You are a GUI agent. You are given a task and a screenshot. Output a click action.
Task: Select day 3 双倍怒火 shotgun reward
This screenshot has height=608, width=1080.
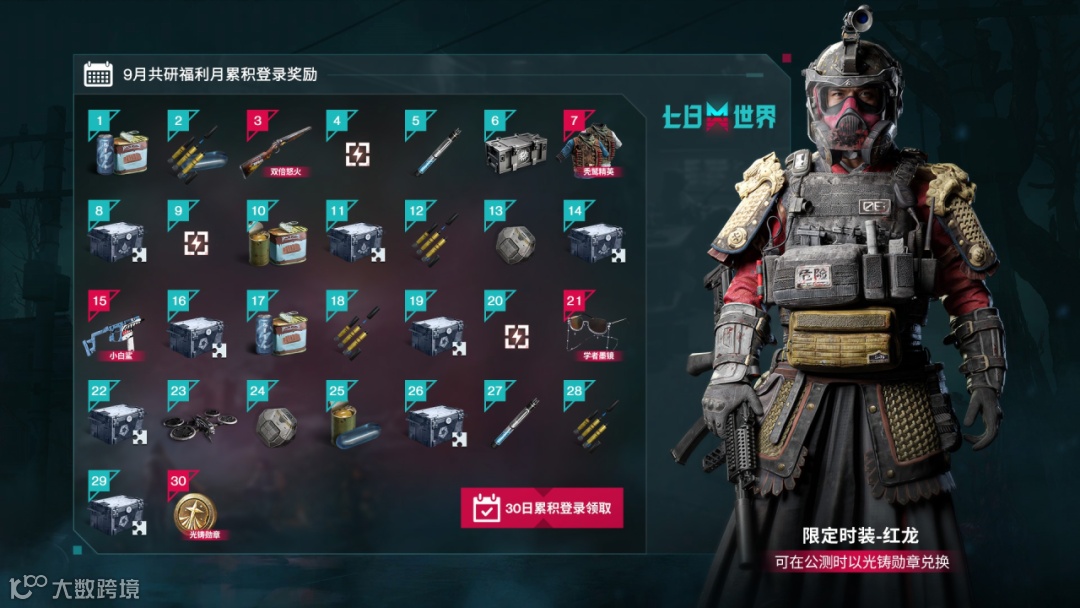coord(275,150)
